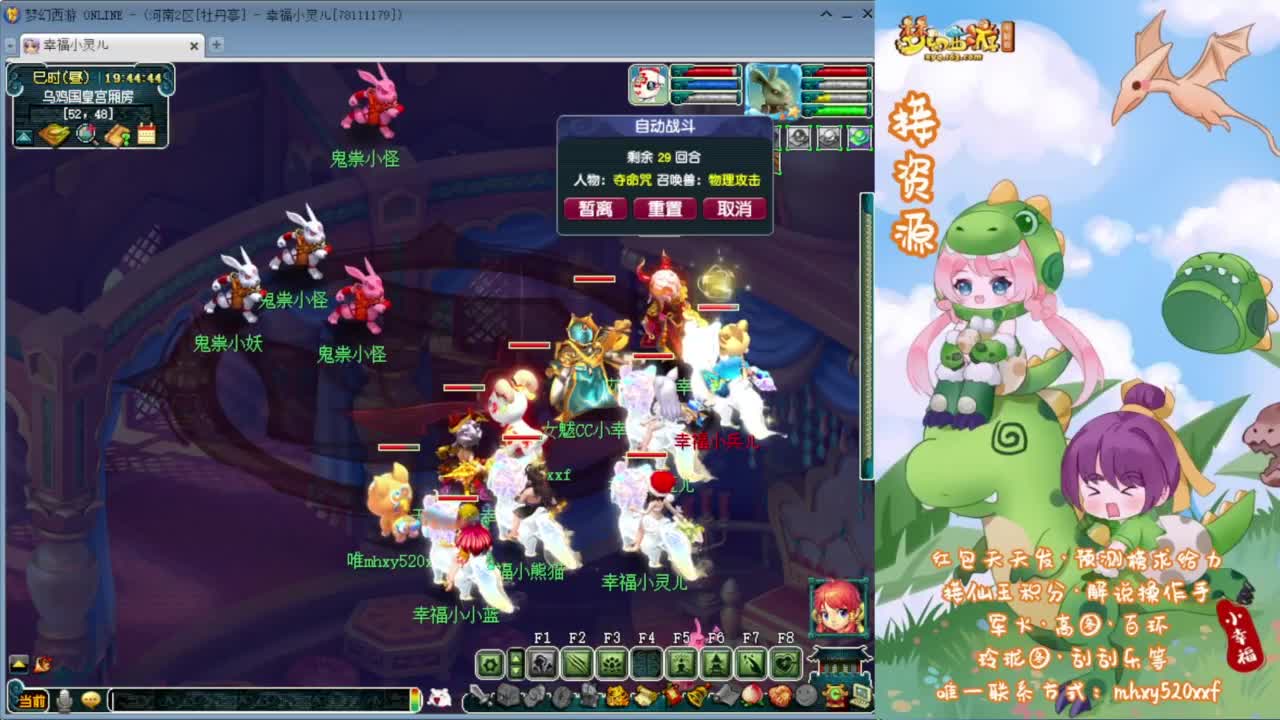Click the color gradient bar at the chat input's end

pos(417,700)
